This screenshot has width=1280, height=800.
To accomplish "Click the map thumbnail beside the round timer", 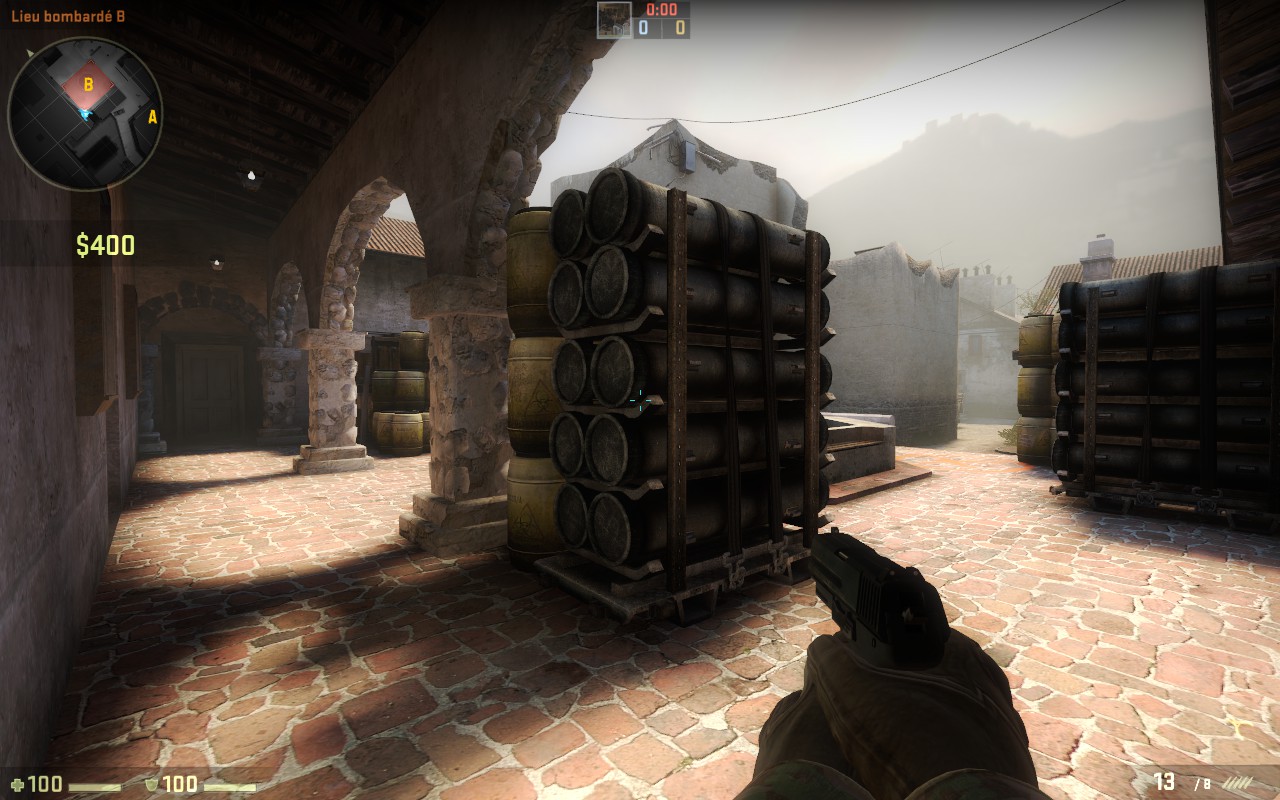I will (x=614, y=20).
